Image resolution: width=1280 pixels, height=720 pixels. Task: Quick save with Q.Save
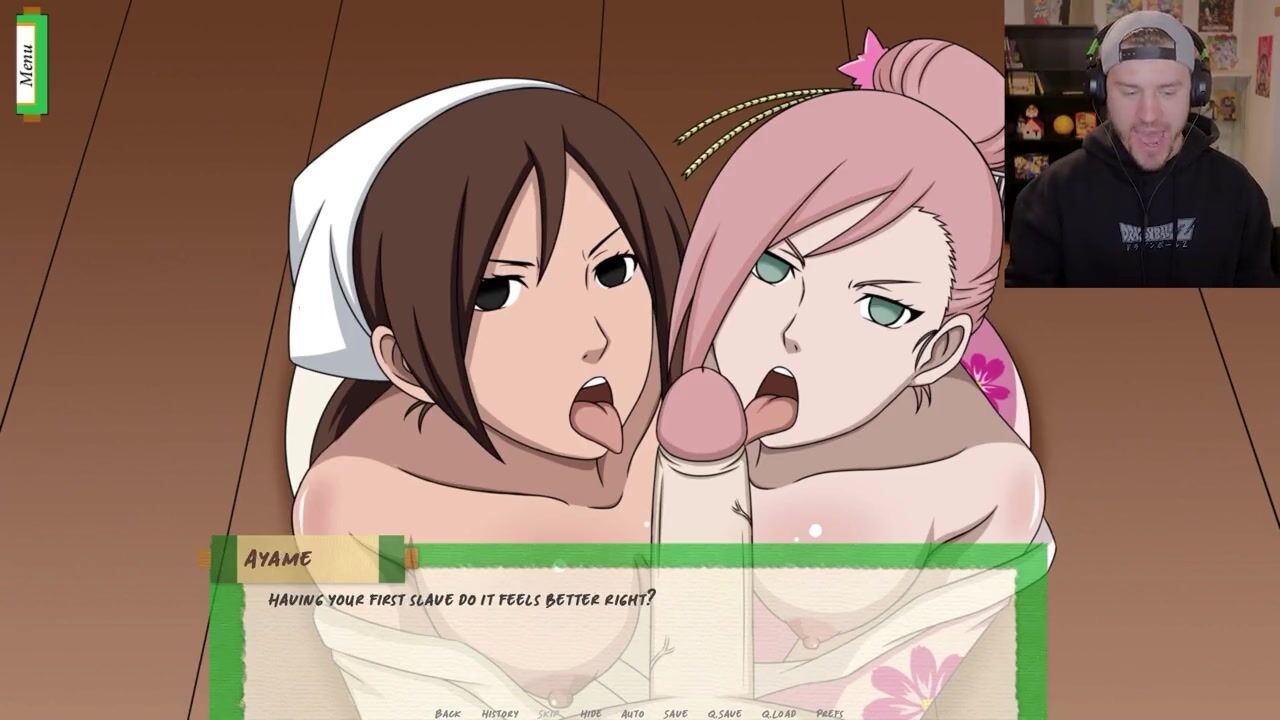coord(725,713)
